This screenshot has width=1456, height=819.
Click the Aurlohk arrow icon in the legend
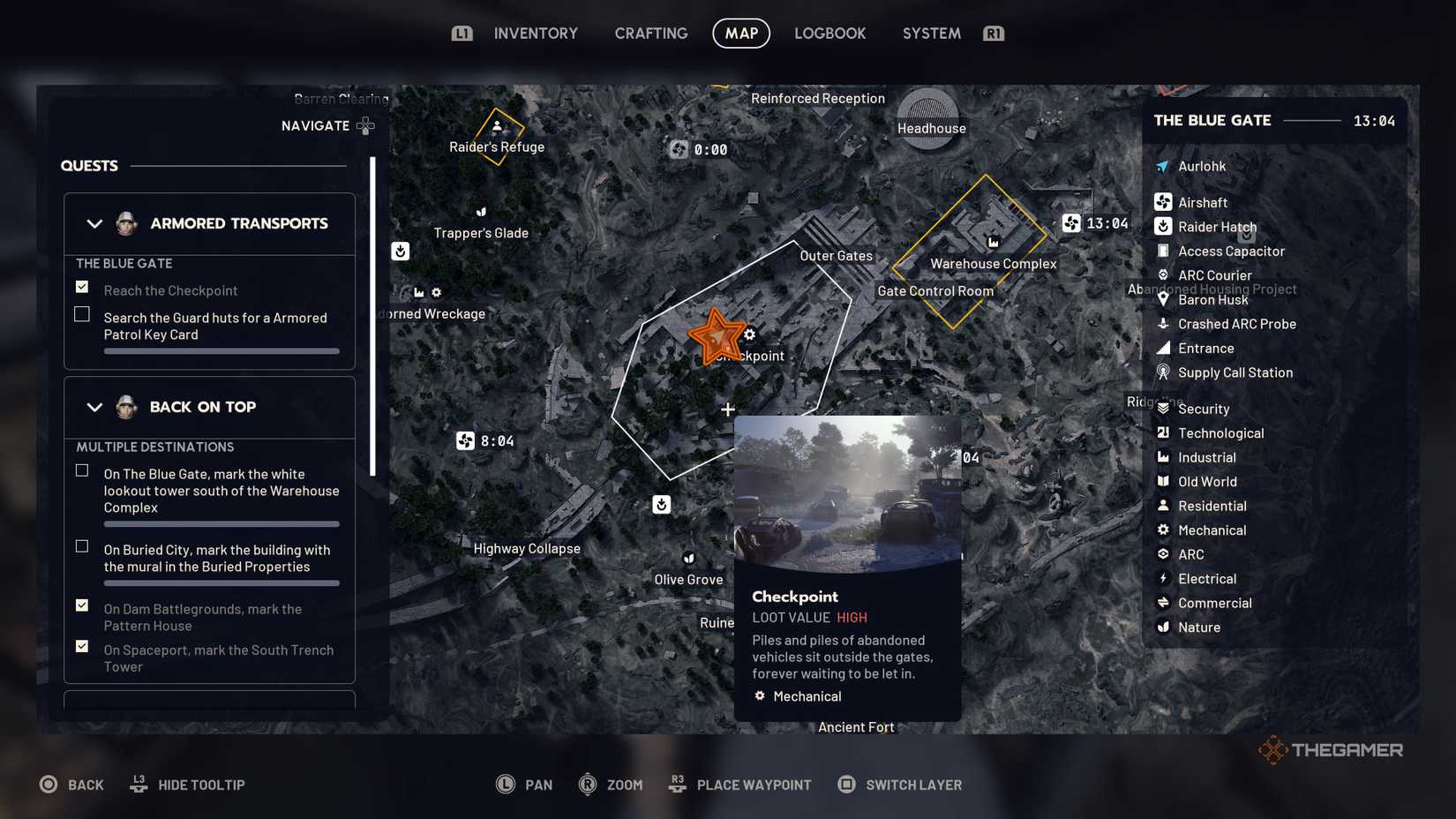(1163, 166)
